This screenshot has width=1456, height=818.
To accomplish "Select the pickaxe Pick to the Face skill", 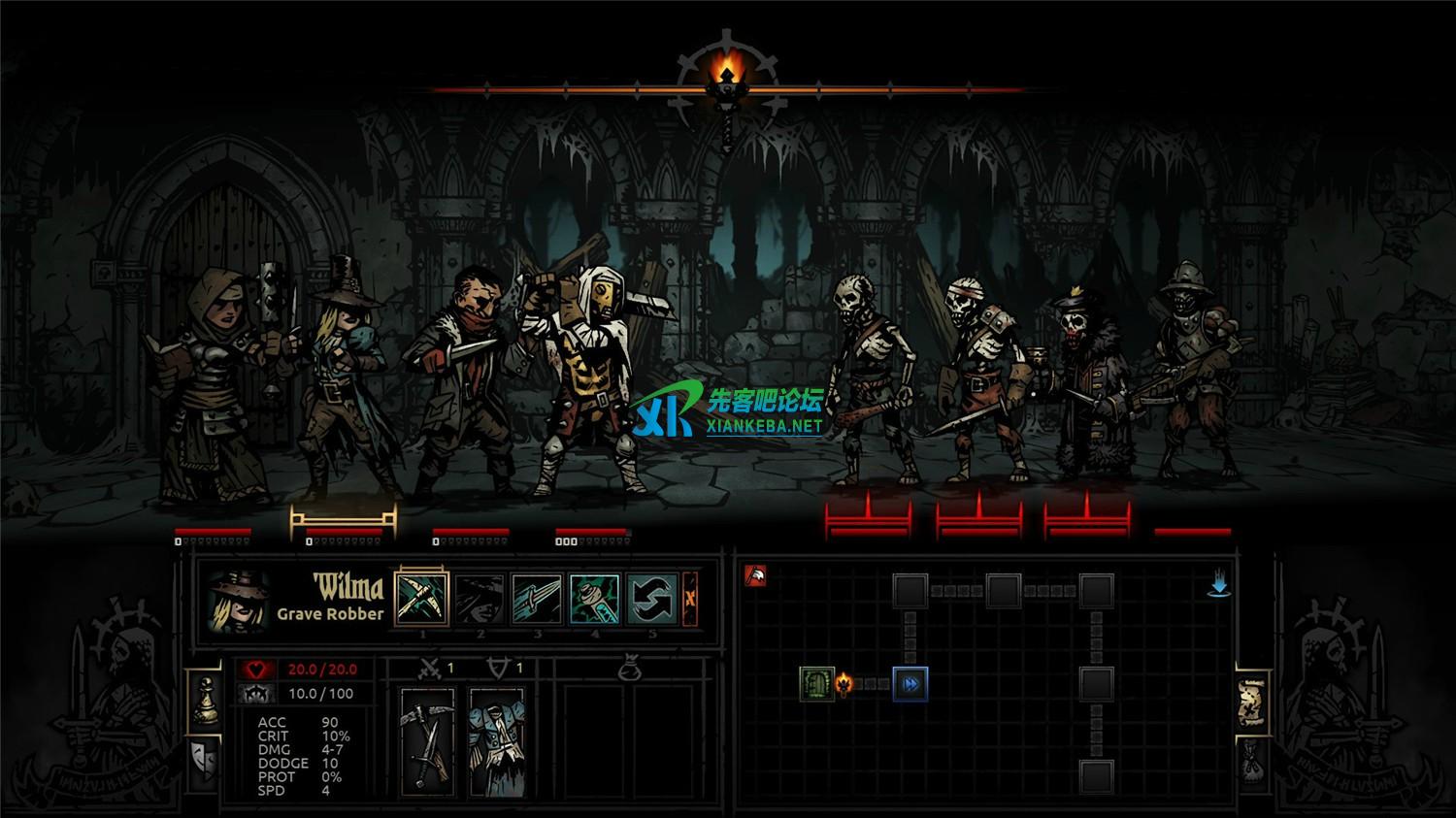I will pos(423,597).
